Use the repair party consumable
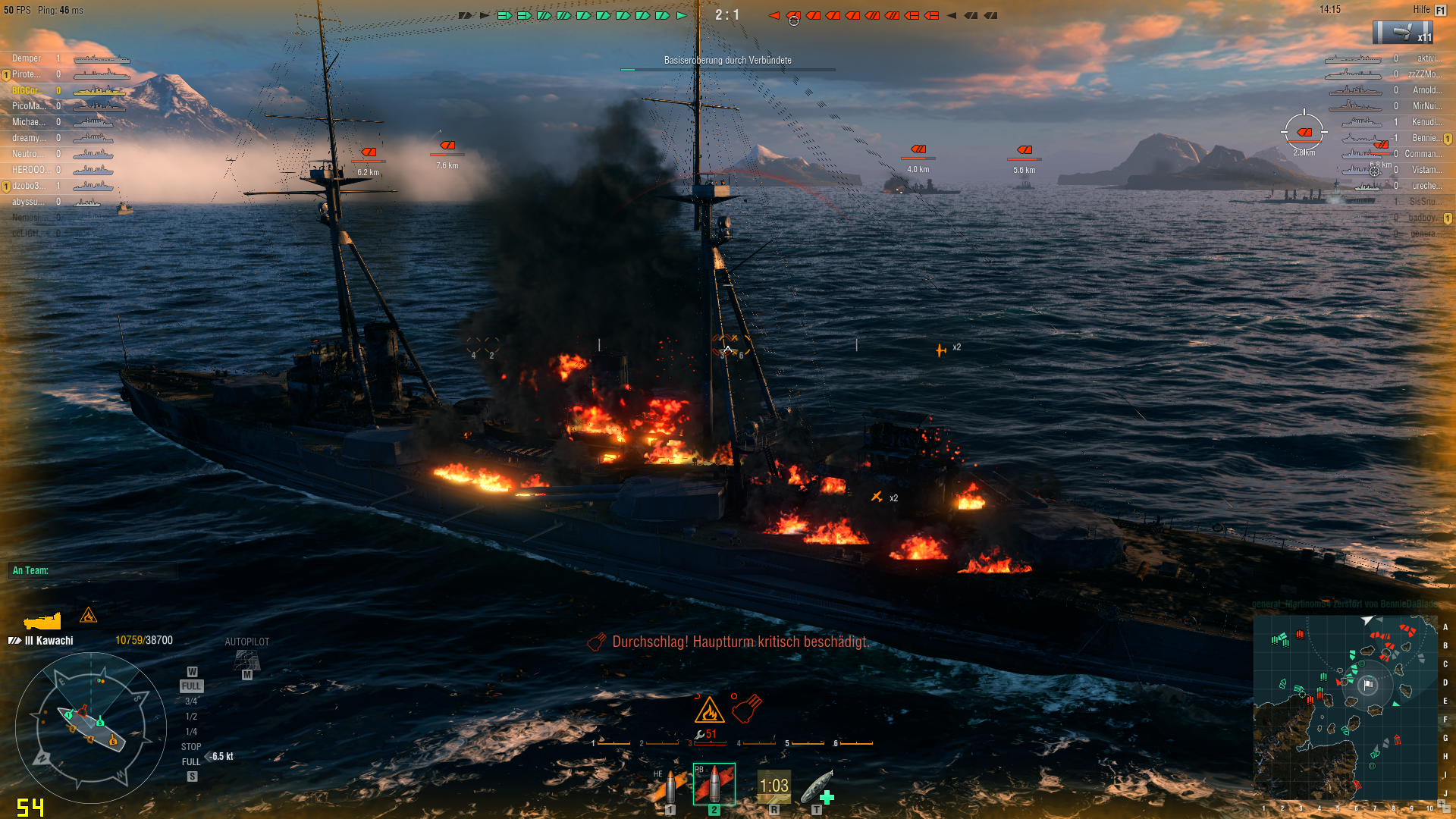 point(817,789)
